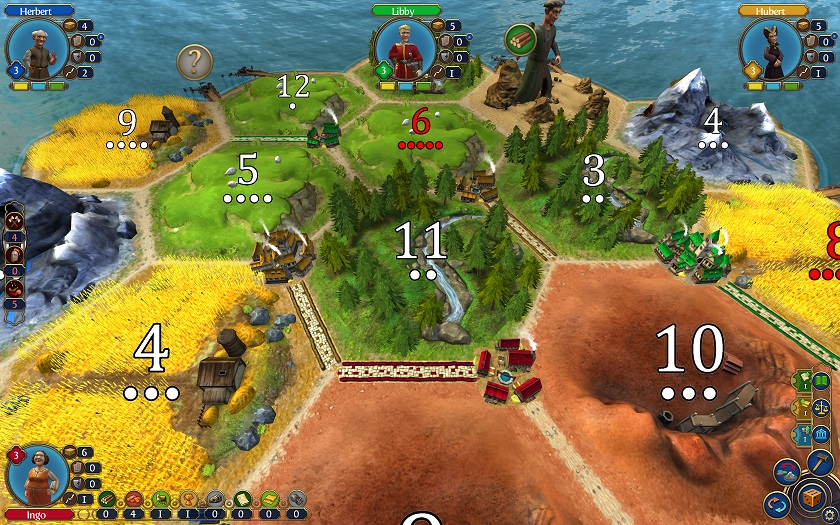The height and width of the screenshot is (525, 840).
Task: Select the lumber icon beside the statue
Action: [520, 40]
